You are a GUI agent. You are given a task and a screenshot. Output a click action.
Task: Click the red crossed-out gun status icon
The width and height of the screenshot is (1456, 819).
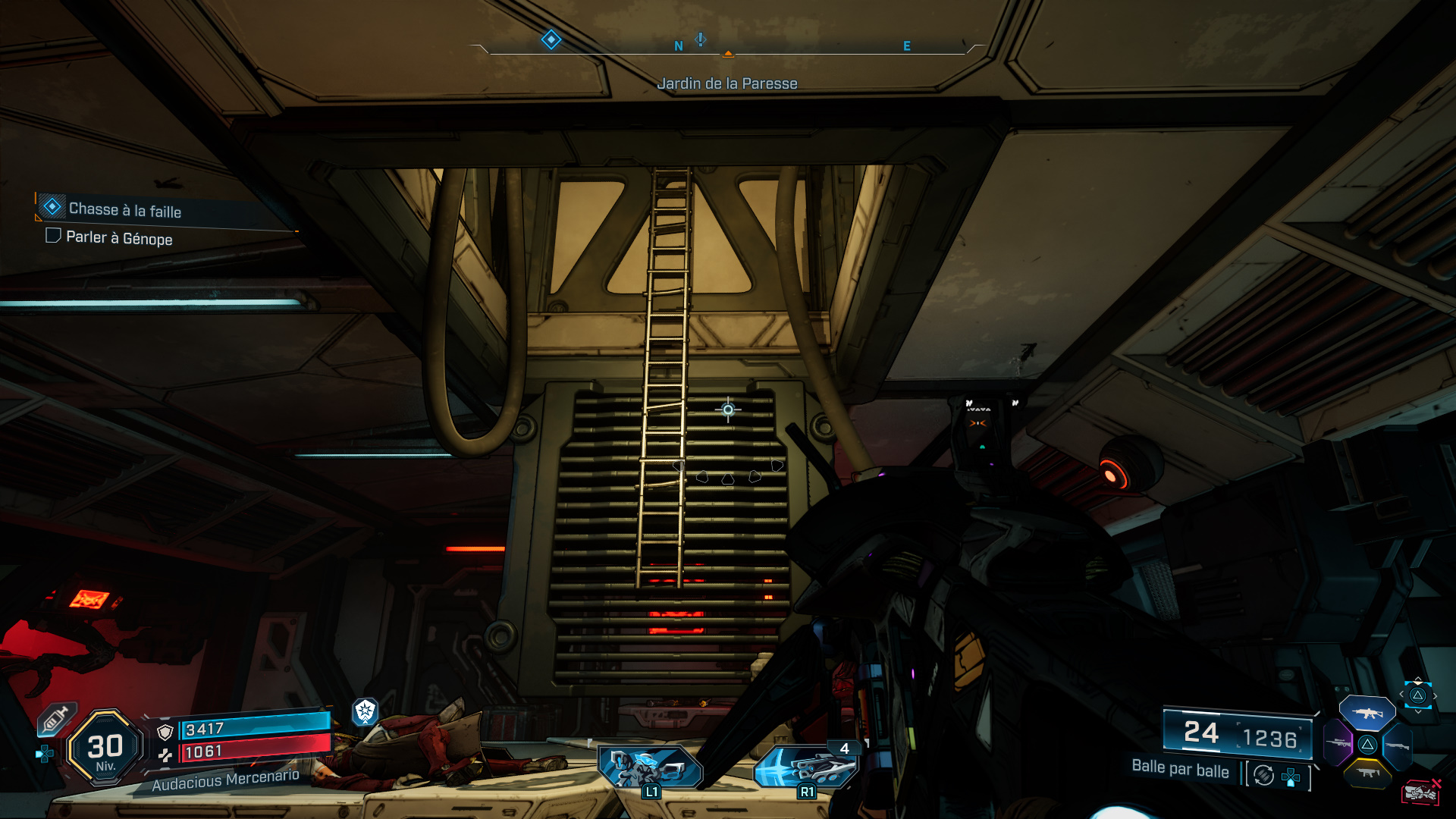(x=1420, y=792)
